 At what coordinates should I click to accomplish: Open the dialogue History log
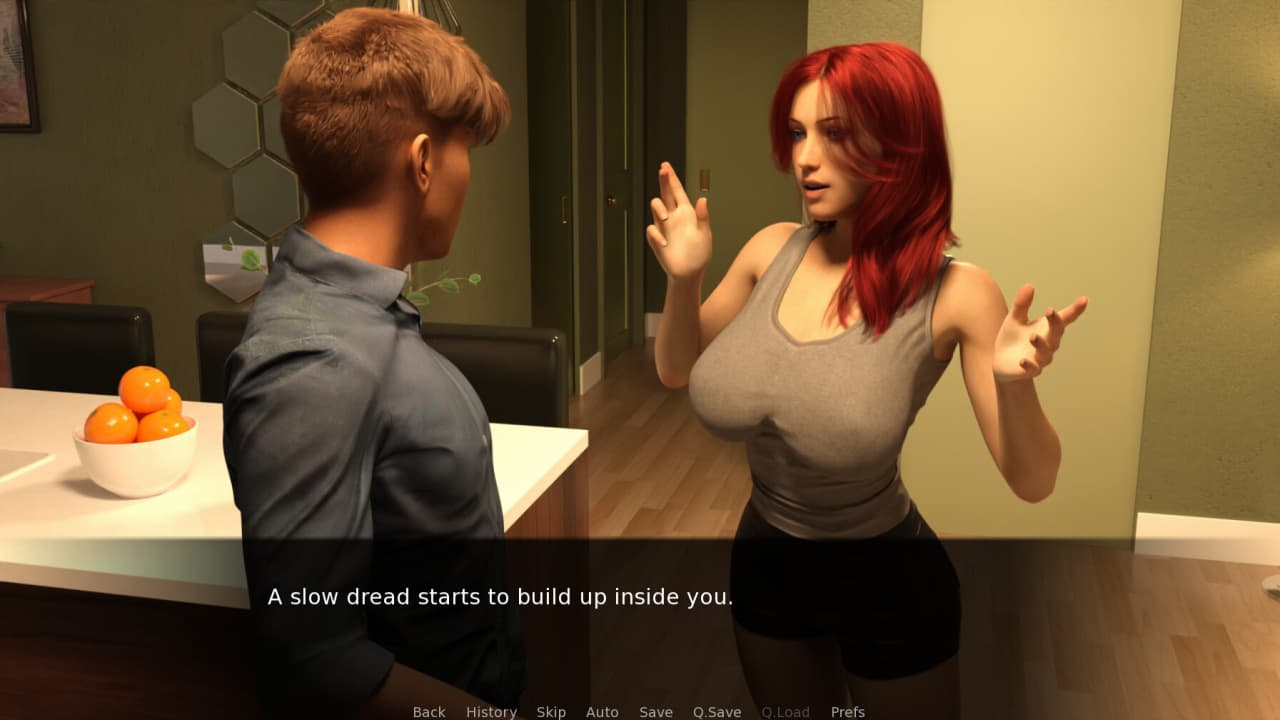coord(491,712)
